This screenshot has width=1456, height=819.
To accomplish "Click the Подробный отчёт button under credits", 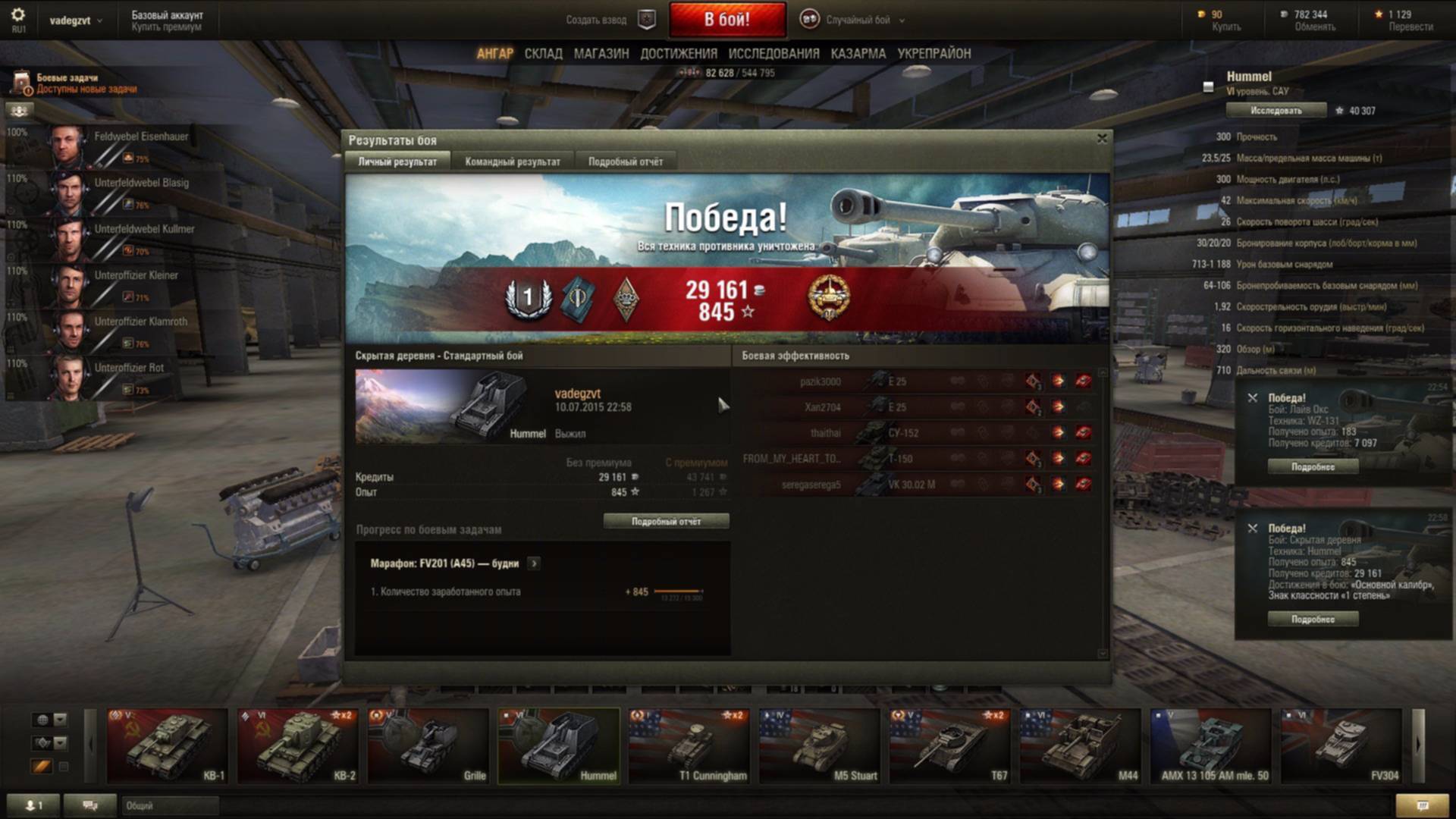I will (666, 522).
